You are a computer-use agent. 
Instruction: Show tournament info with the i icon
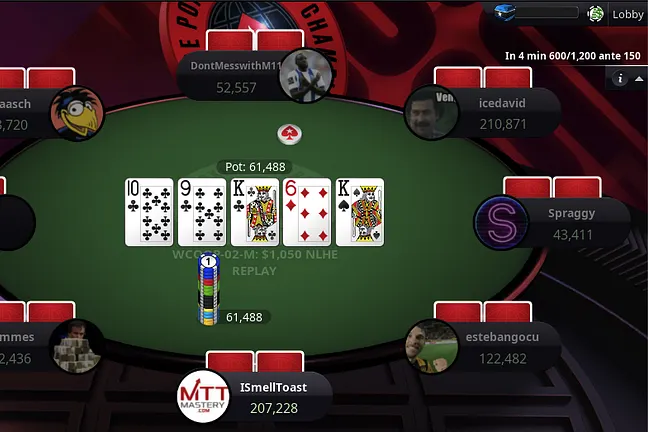click(x=620, y=78)
